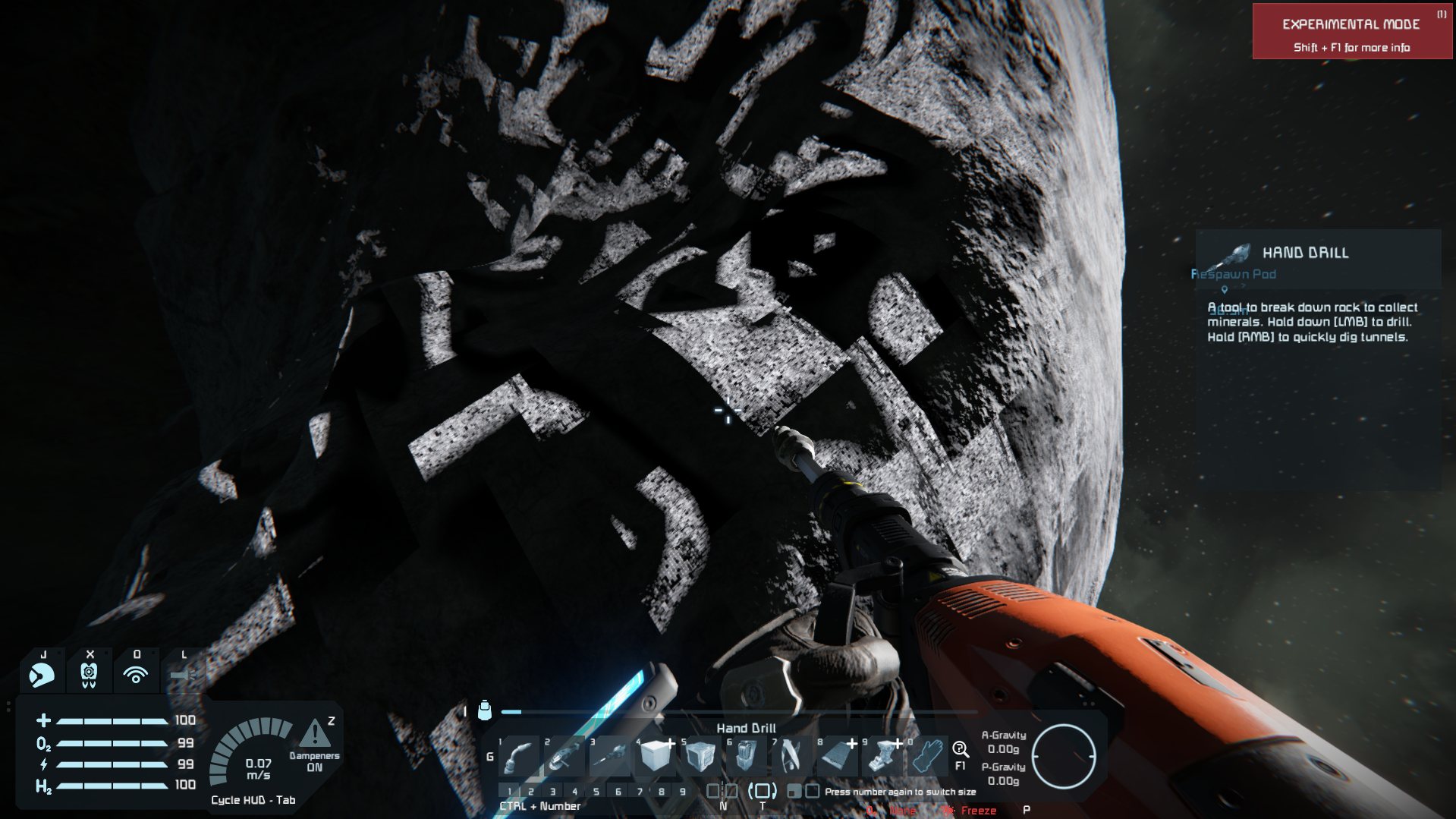Screen dimensions: 1456x819
Task: Select the welder in hotbar slot 1
Action: [x=520, y=757]
